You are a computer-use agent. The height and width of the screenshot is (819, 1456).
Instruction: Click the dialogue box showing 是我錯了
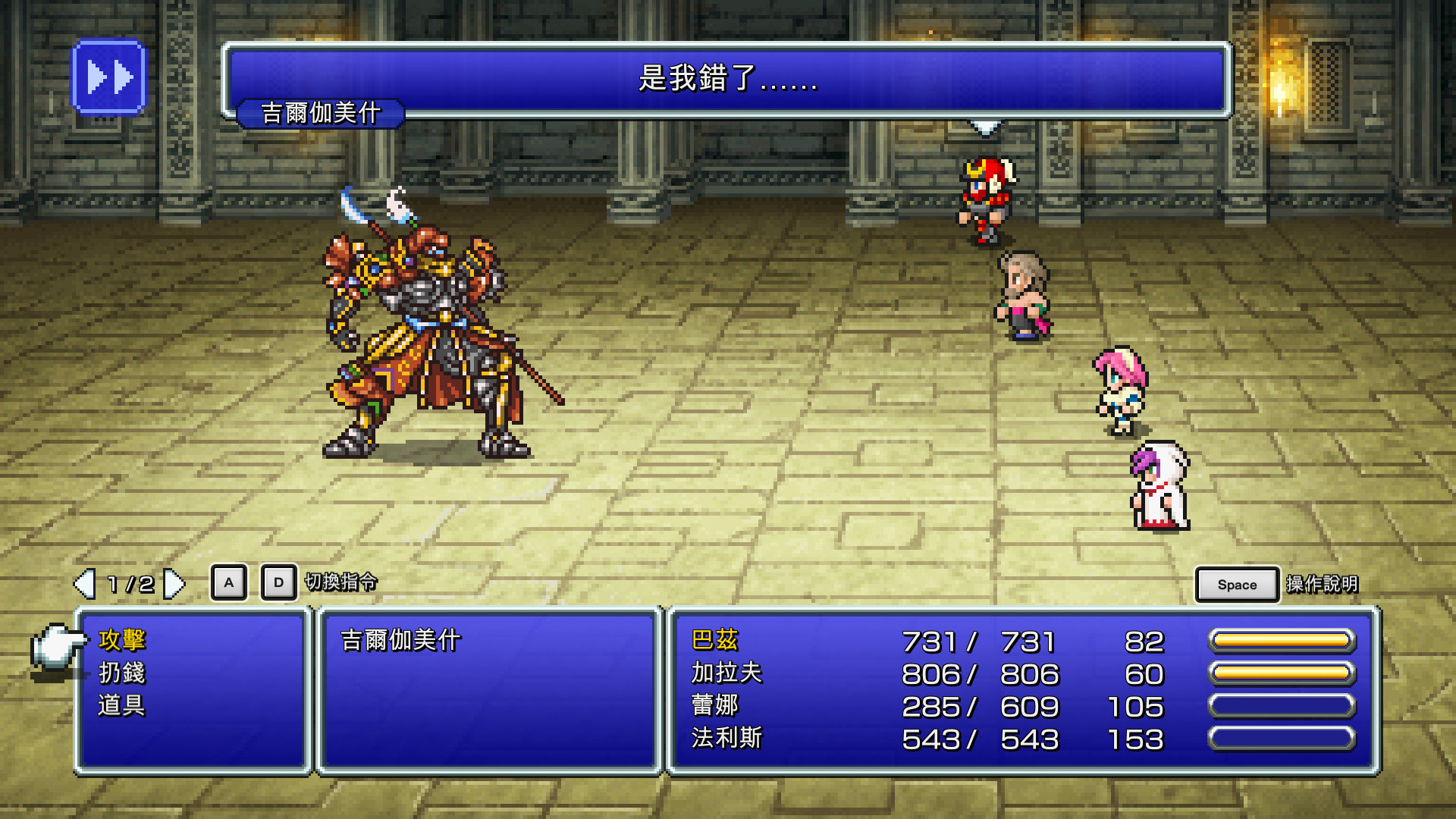pos(724,80)
